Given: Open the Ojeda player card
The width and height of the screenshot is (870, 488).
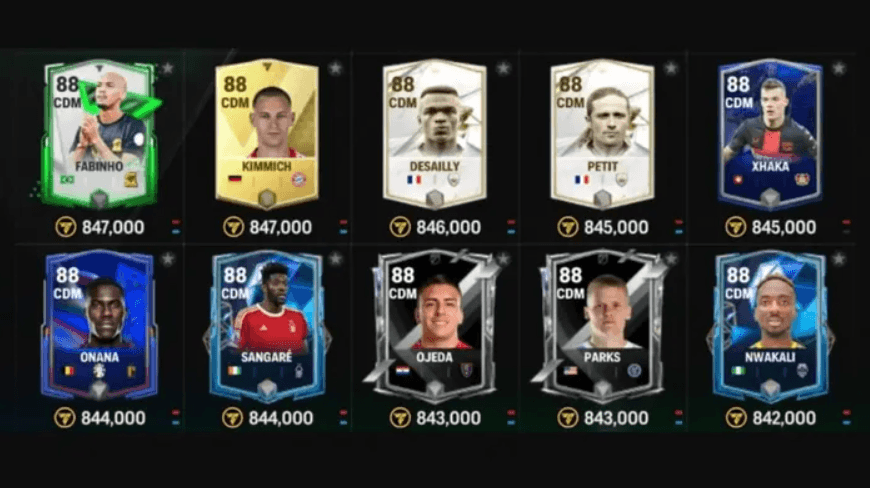Looking at the screenshot, I should pyautogui.click(x=434, y=325).
